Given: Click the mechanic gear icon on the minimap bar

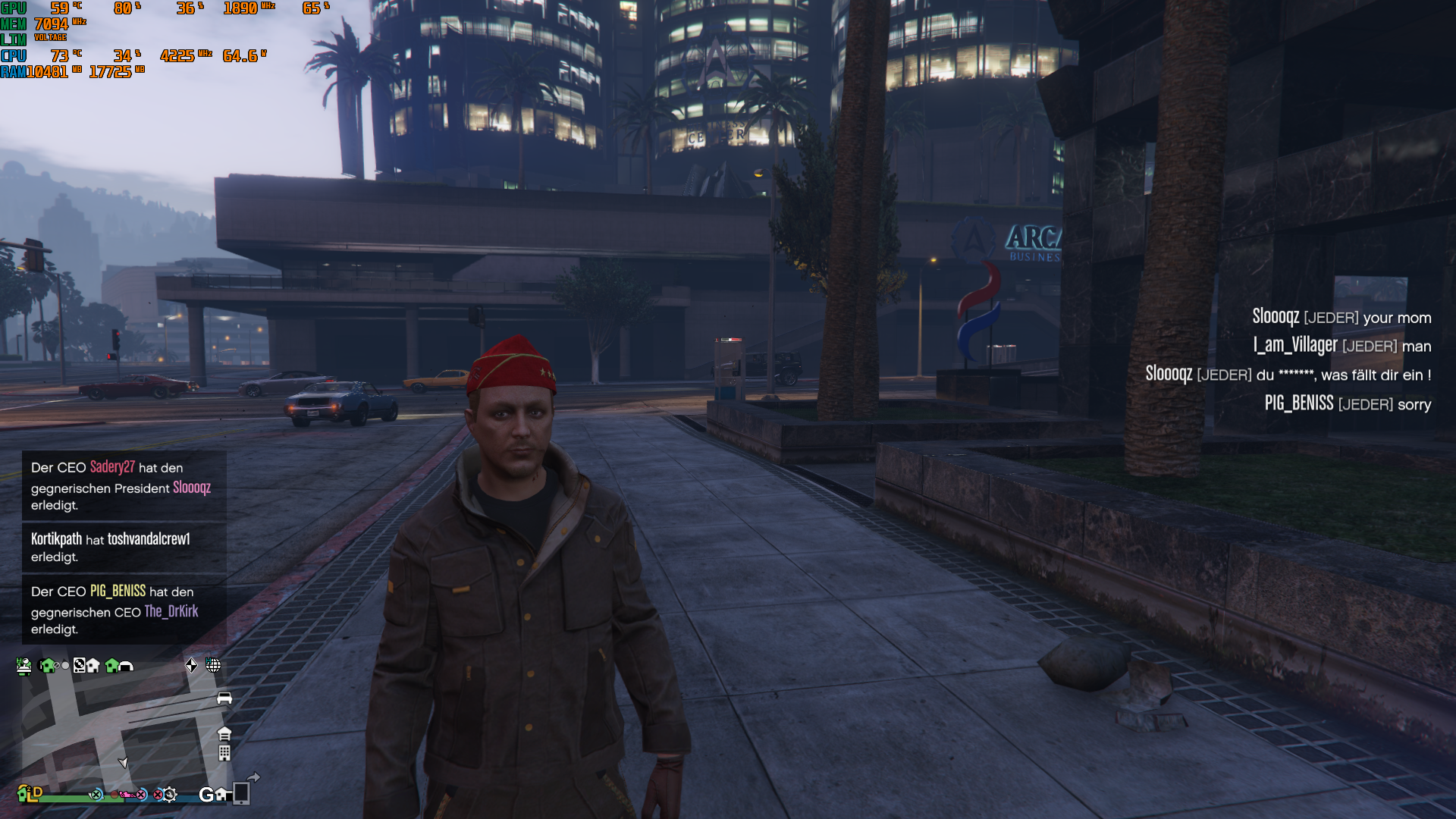Looking at the screenshot, I should pyautogui.click(x=171, y=795).
